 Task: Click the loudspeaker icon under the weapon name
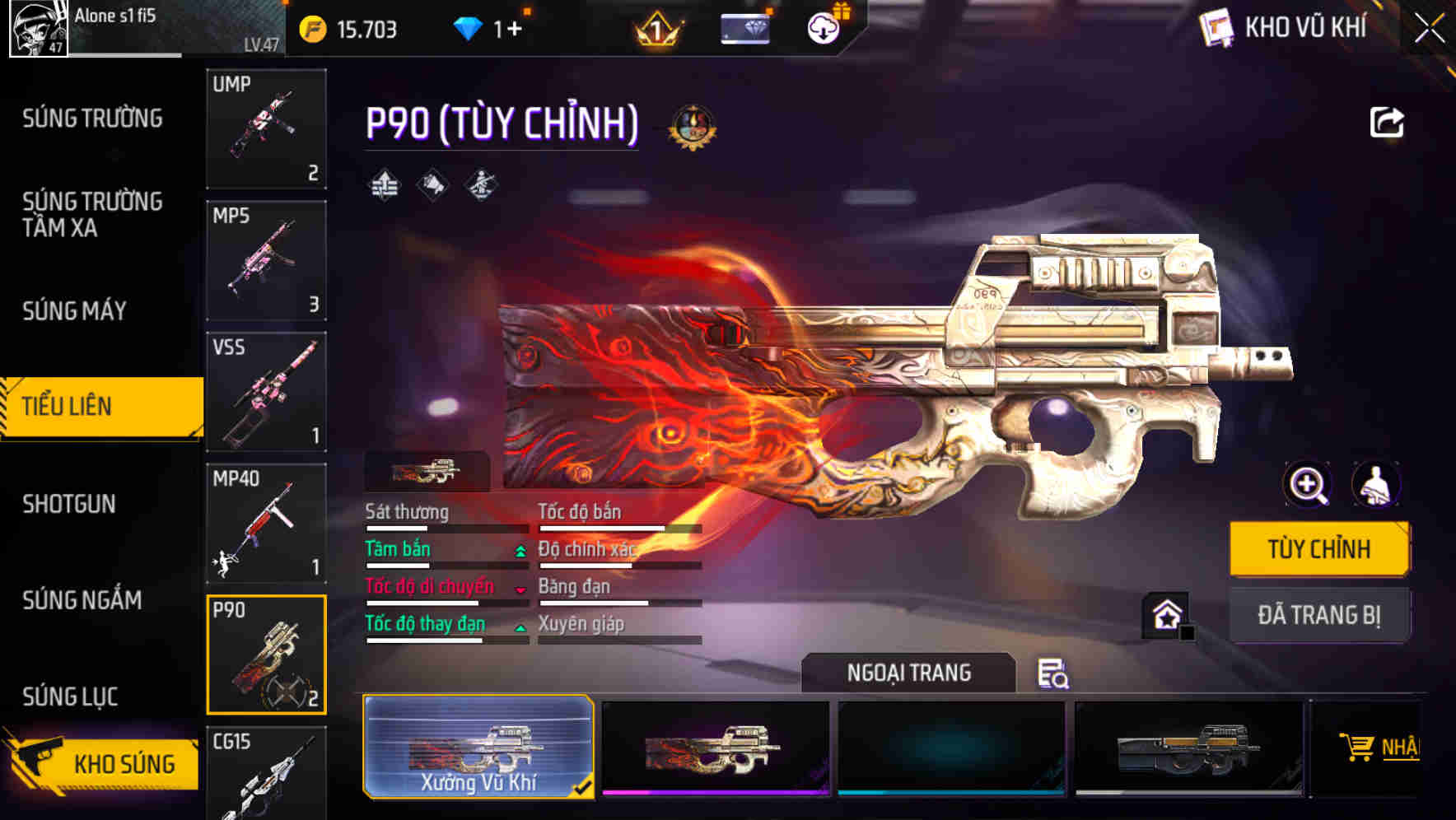pos(432,185)
